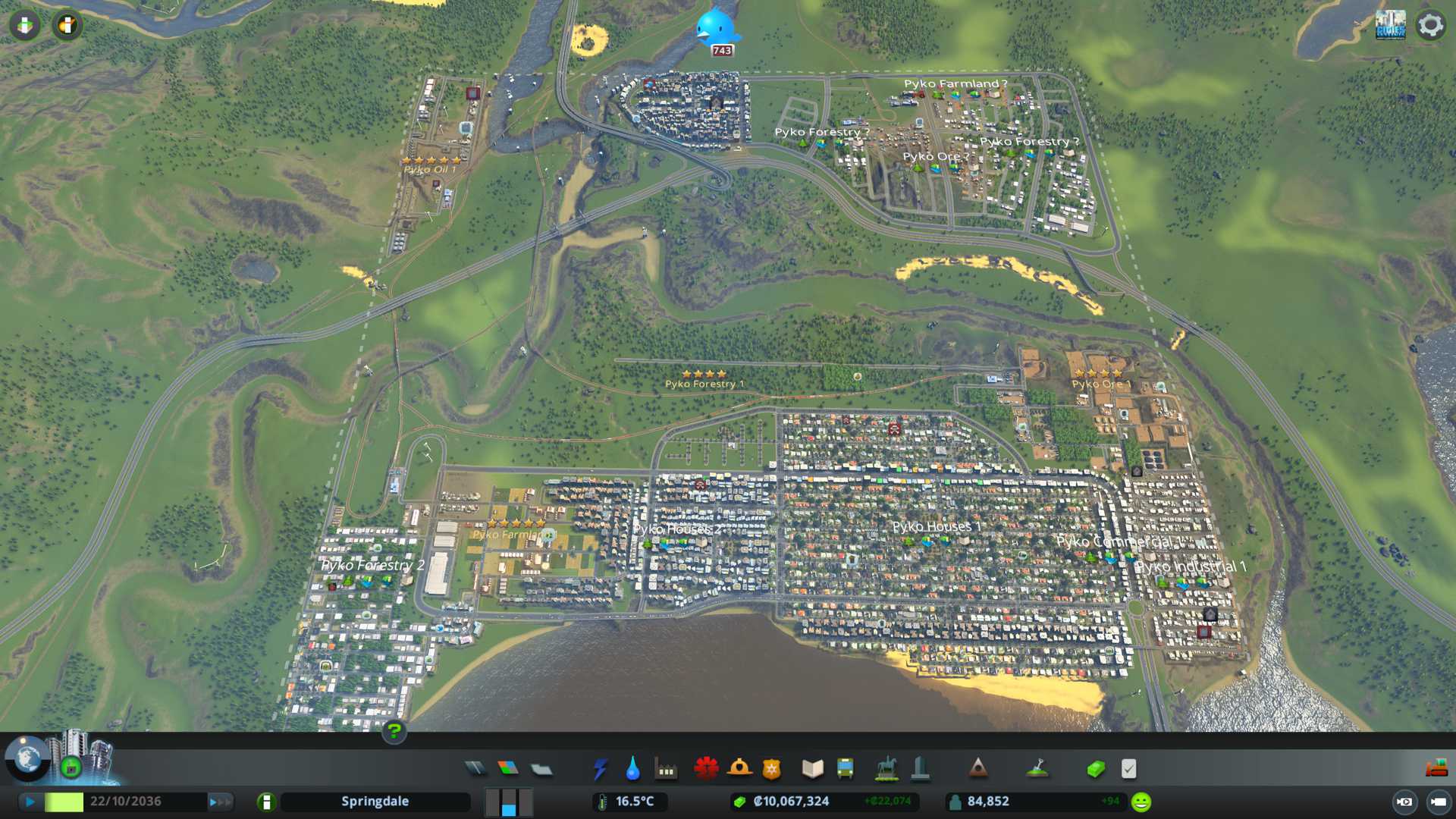This screenshot has height=819, width=1456.
Task: Open the Water and Sewage droplet menu
Action: tap(632, 769)
